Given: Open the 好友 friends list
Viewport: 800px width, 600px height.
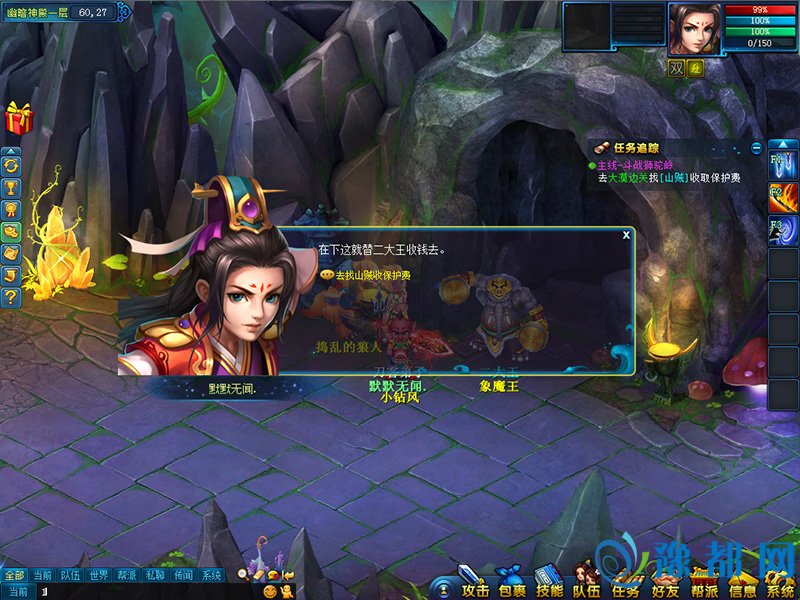Looking at the screenshot, I should 664,584.
